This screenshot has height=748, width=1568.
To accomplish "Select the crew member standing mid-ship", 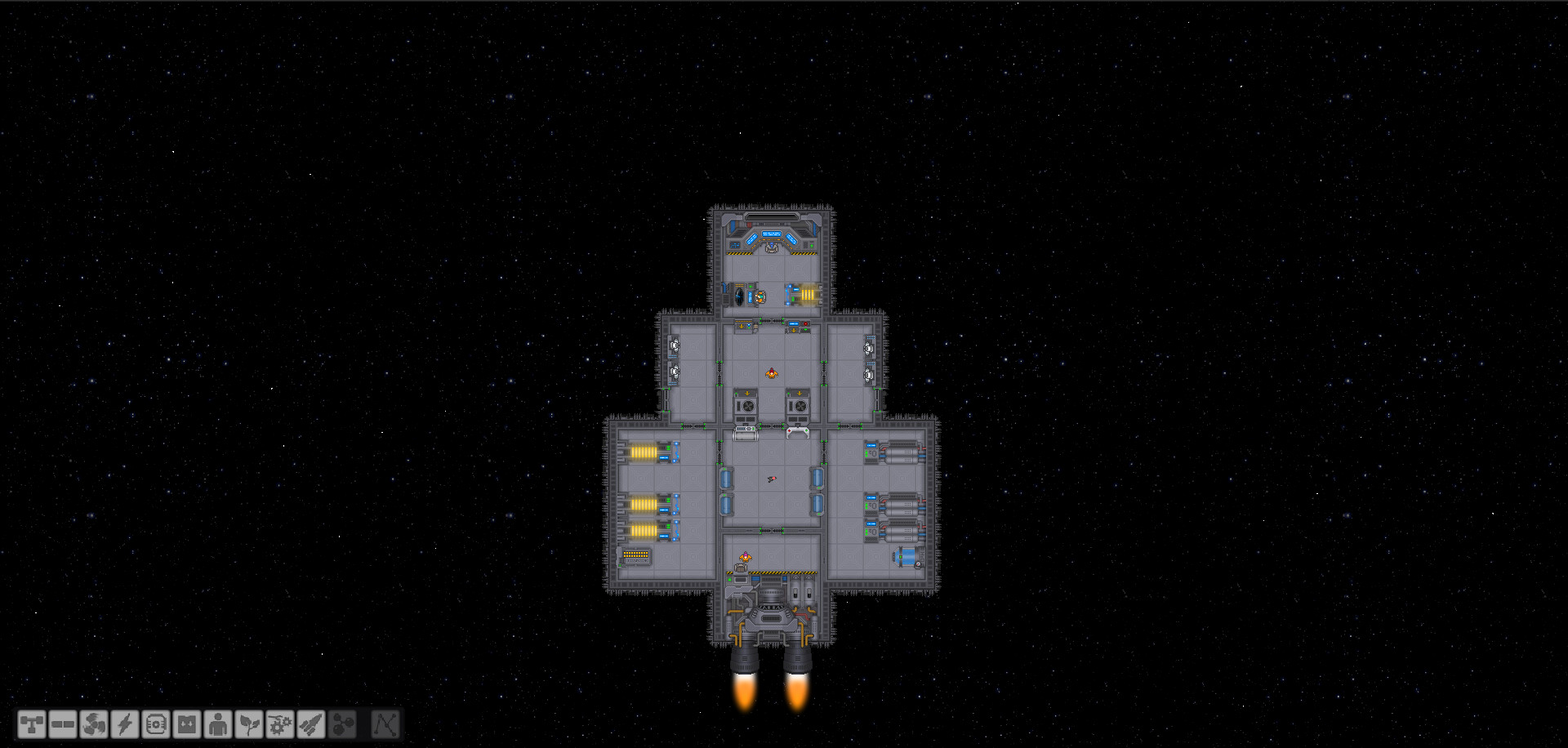I will tap(772, 374).
